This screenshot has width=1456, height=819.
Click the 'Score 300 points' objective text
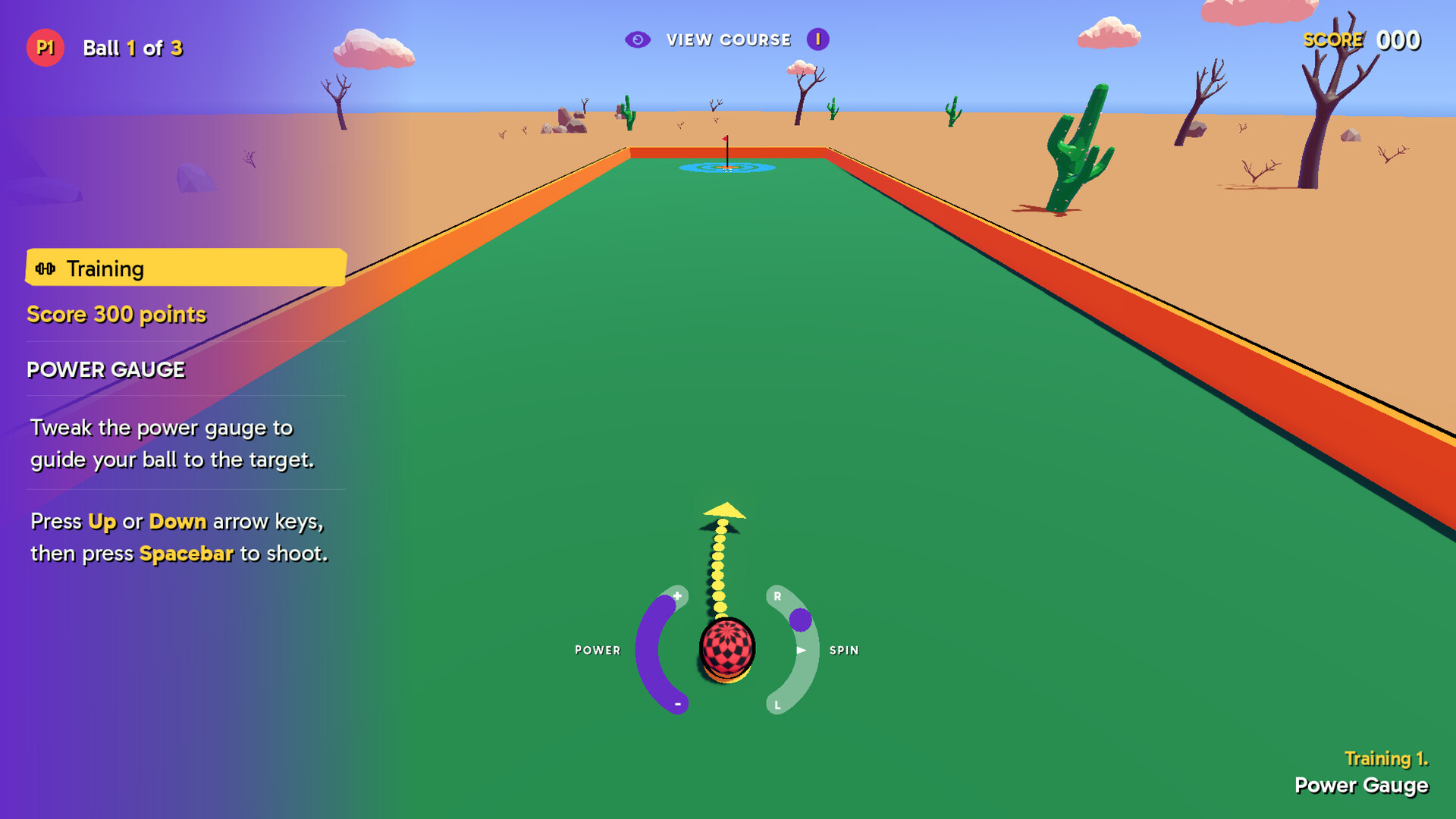[117, 314]
